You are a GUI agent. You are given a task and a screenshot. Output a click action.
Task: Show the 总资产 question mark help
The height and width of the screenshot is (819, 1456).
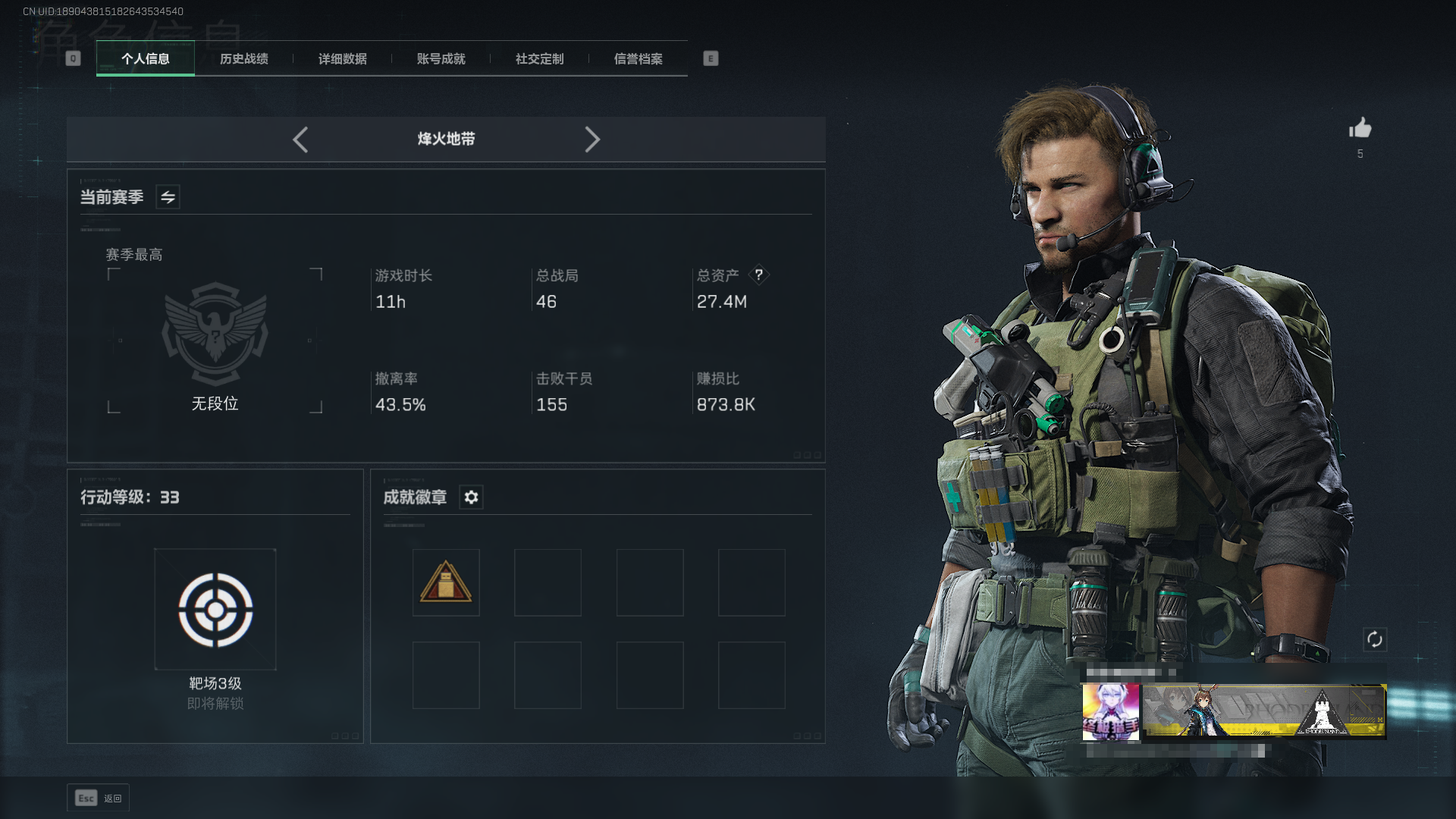click(758, 275)
